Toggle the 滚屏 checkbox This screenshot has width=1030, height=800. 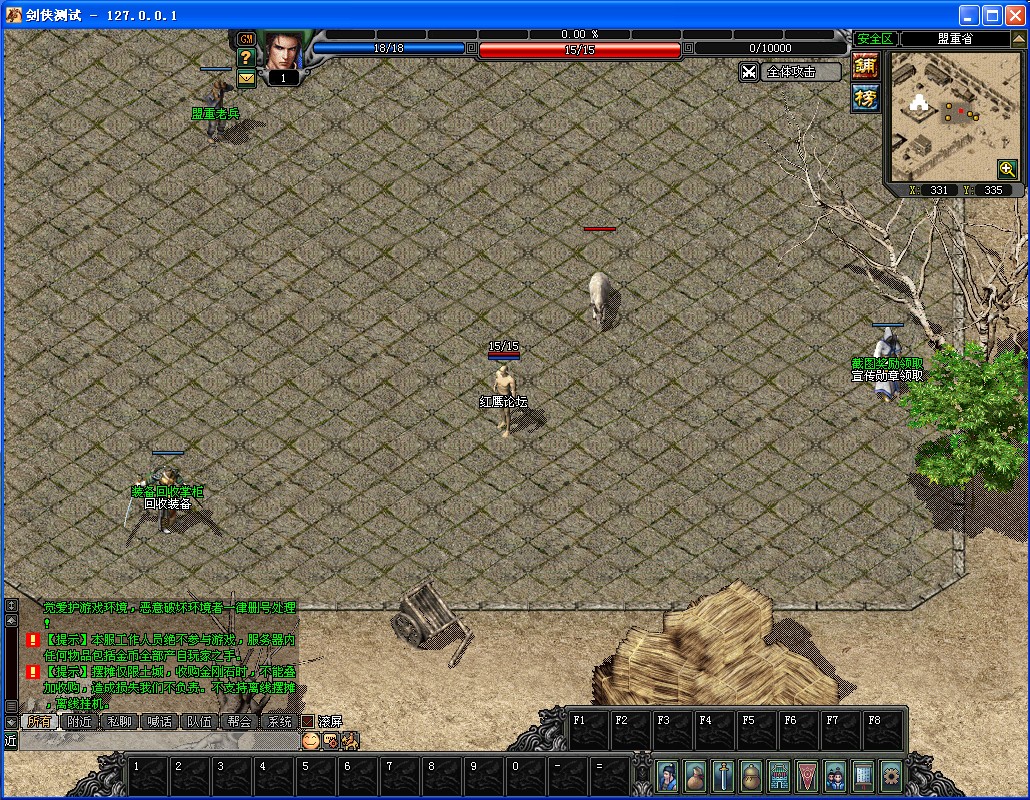308,721
